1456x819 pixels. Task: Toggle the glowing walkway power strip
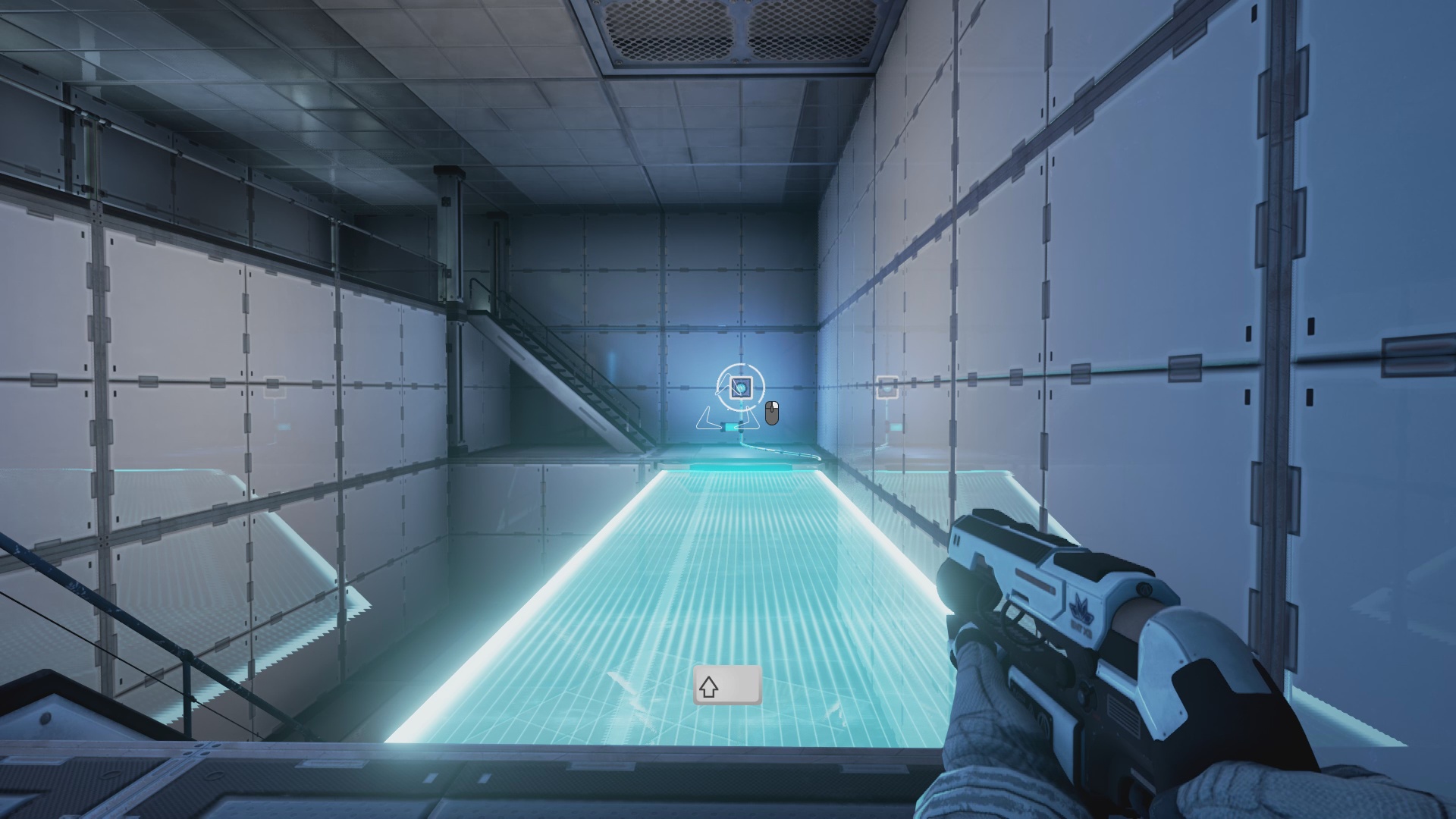tap(740, 469)
